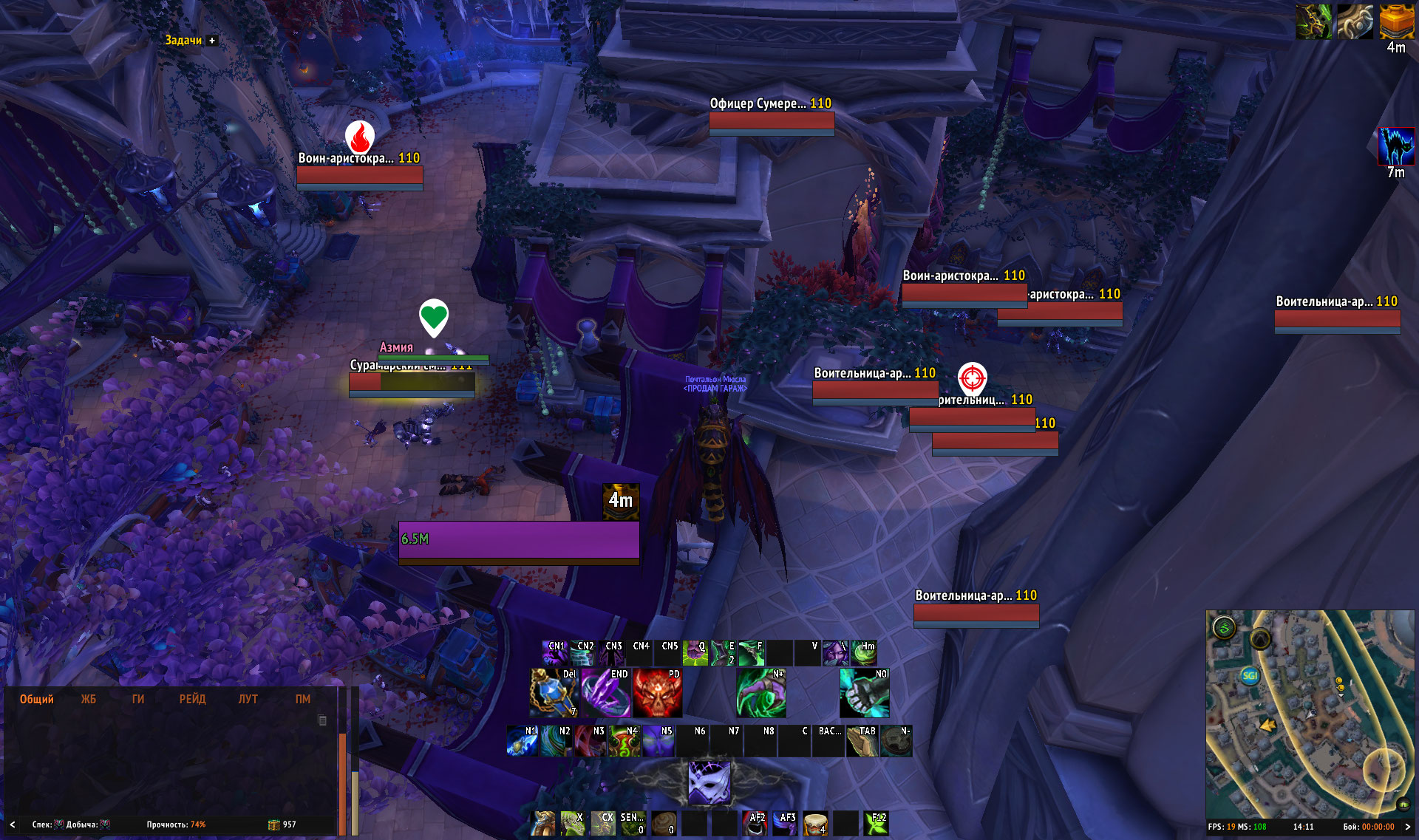The width and height of the screenshot is (1419, 840).
Task: Click the black cat debuff icon
Action: (1396, 146)
